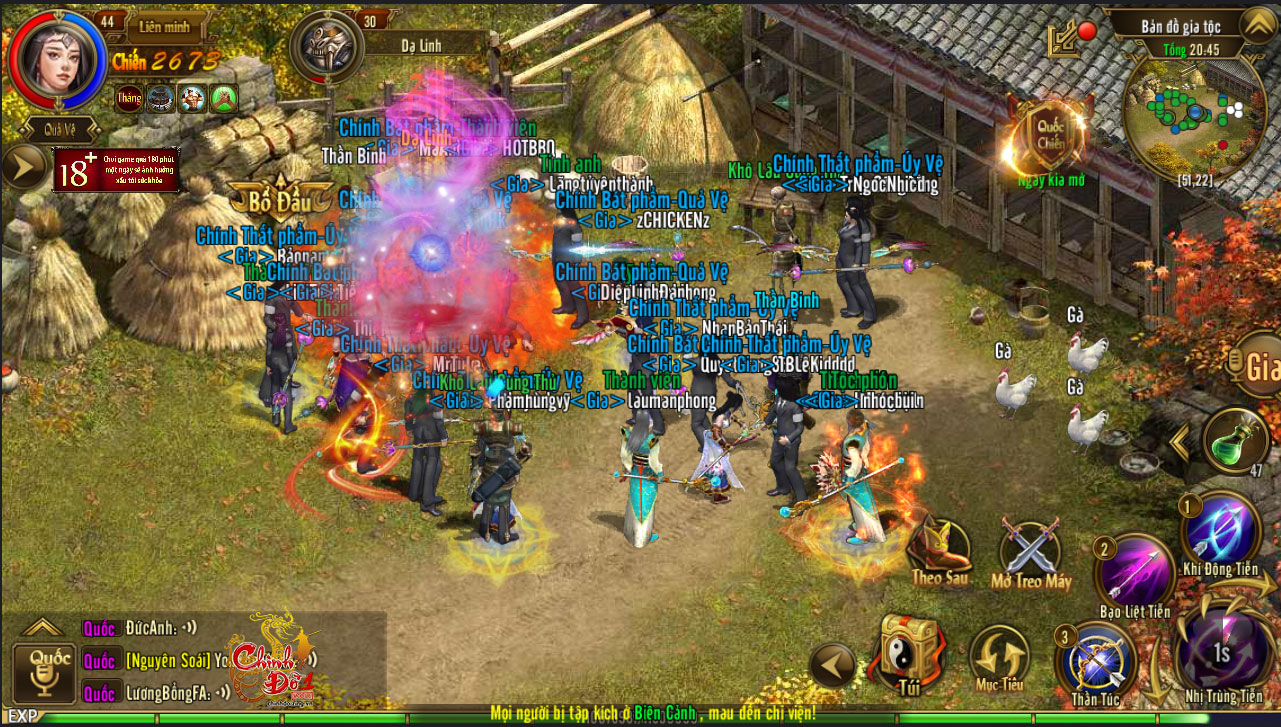The height and width of the screenshot is (727, 1281).
Task: Open the Túi bag inventory
Action: [908, 652]
